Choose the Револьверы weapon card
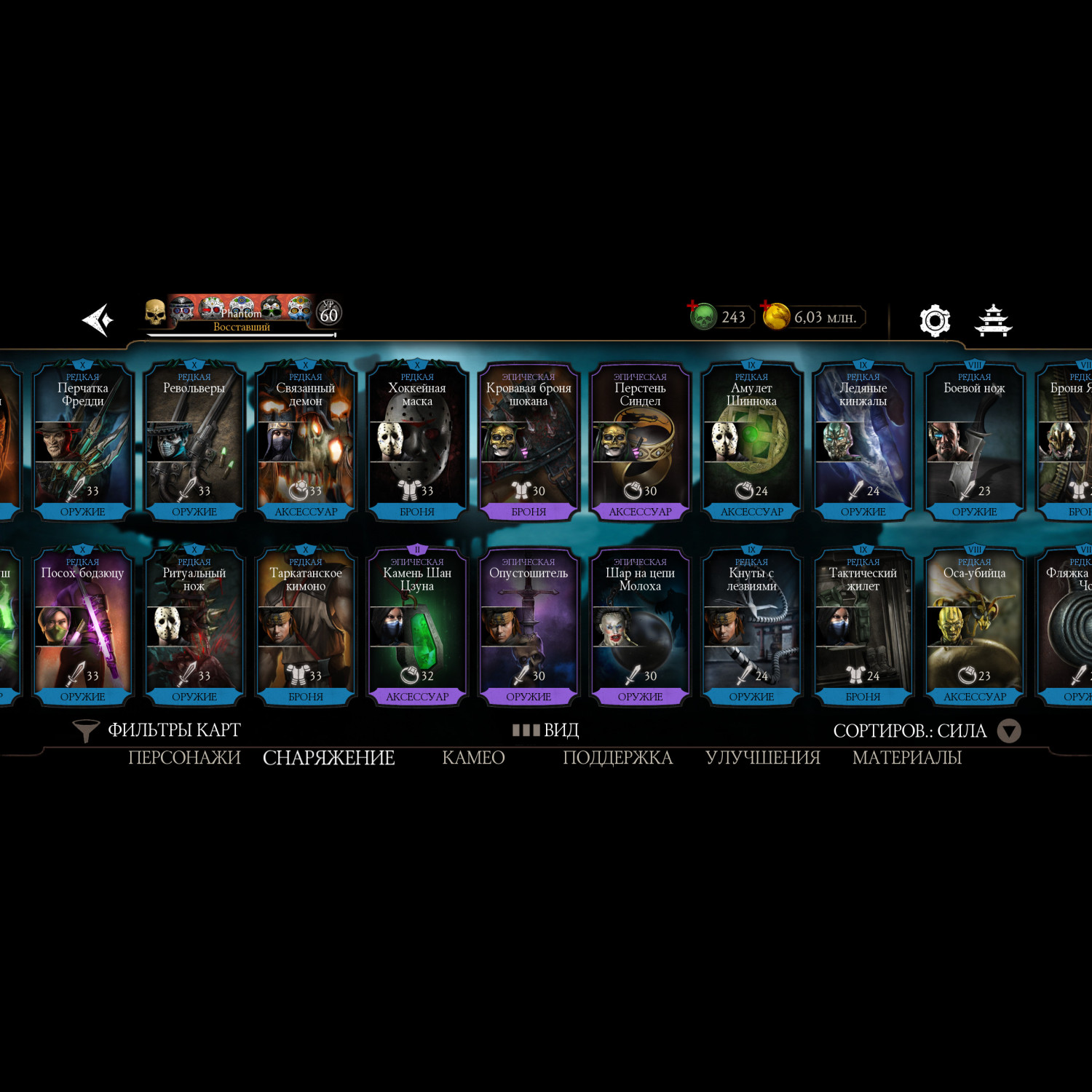The image size is (1092, 1092). (x=194, y=441)
